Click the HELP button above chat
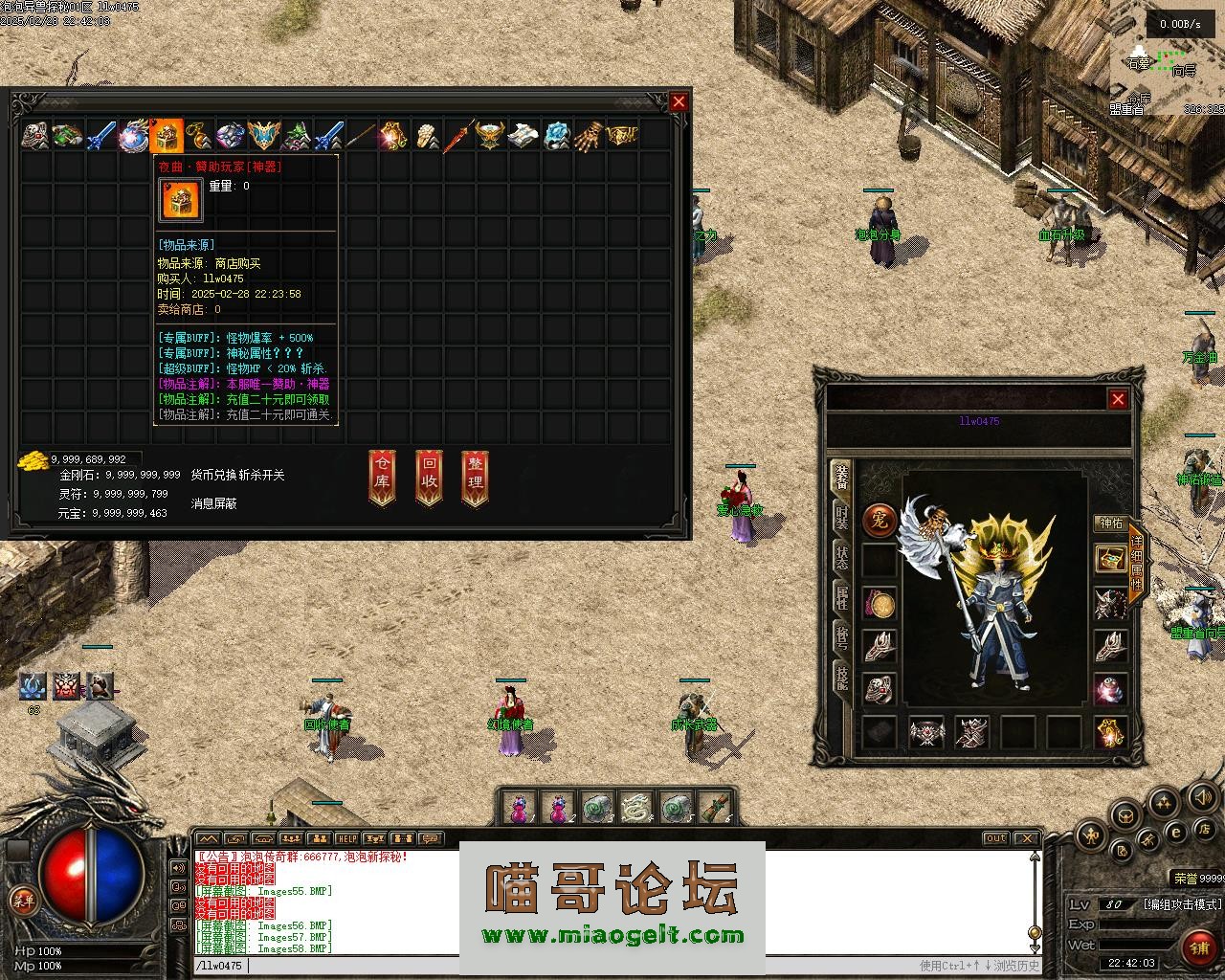1225x980 pixels. pyautogui.click(x=346, y=839)
